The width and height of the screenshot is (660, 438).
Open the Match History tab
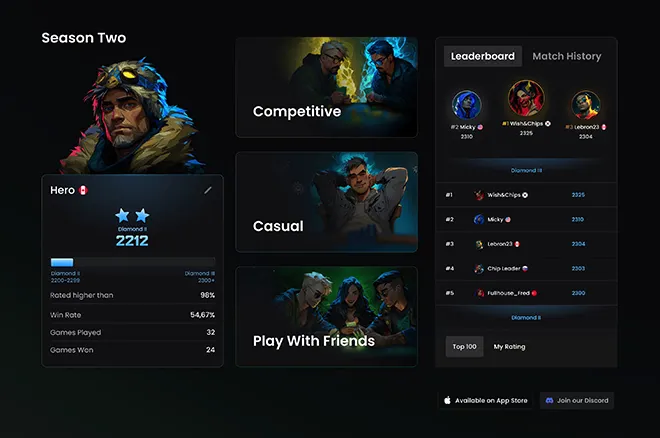pyautogui.click(x=566, y=56)
